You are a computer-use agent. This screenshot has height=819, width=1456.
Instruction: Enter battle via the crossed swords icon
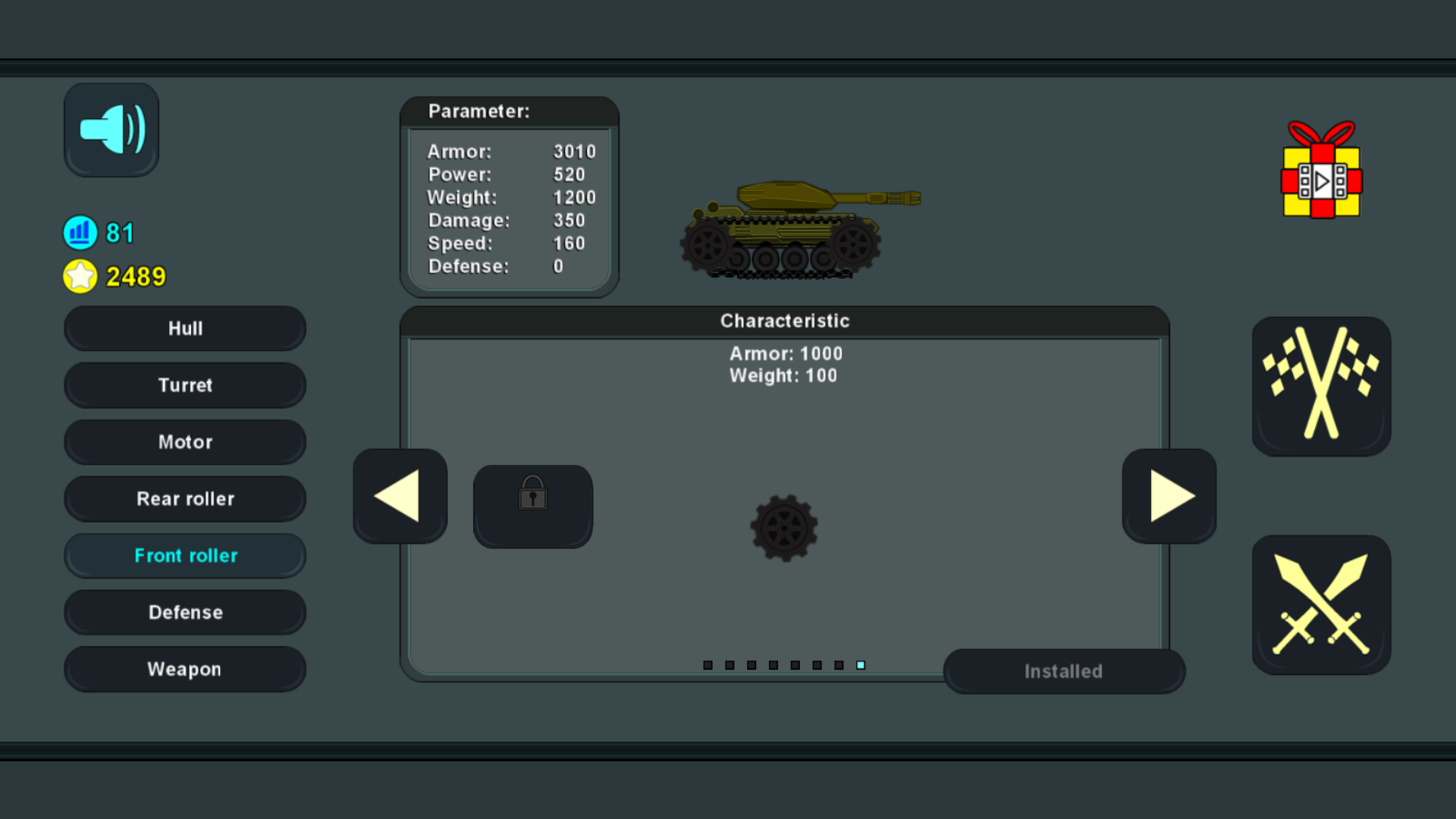pos(1321,603)
